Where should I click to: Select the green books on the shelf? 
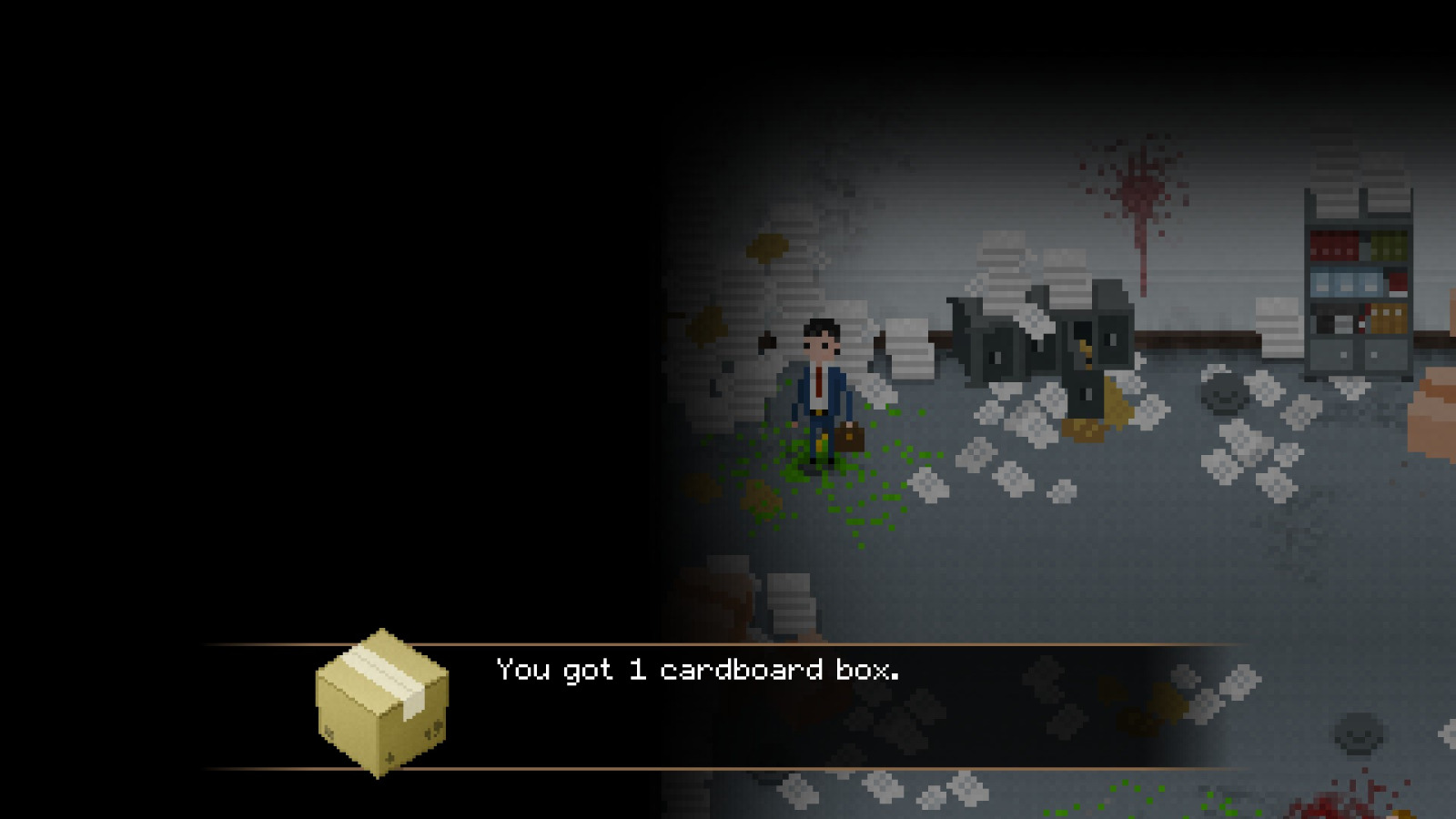point(1388,244)
